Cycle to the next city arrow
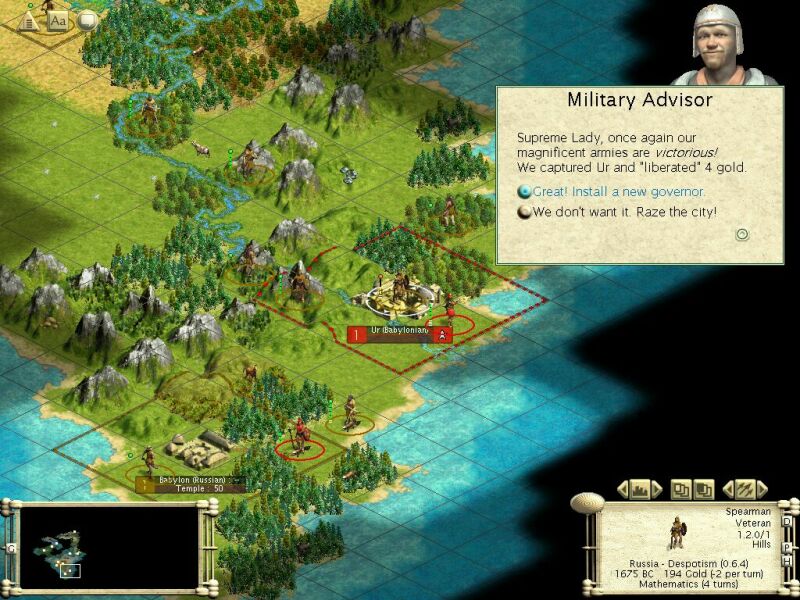Image resolution: width=800 pixels, height=600 pixels. coord(657,489)
